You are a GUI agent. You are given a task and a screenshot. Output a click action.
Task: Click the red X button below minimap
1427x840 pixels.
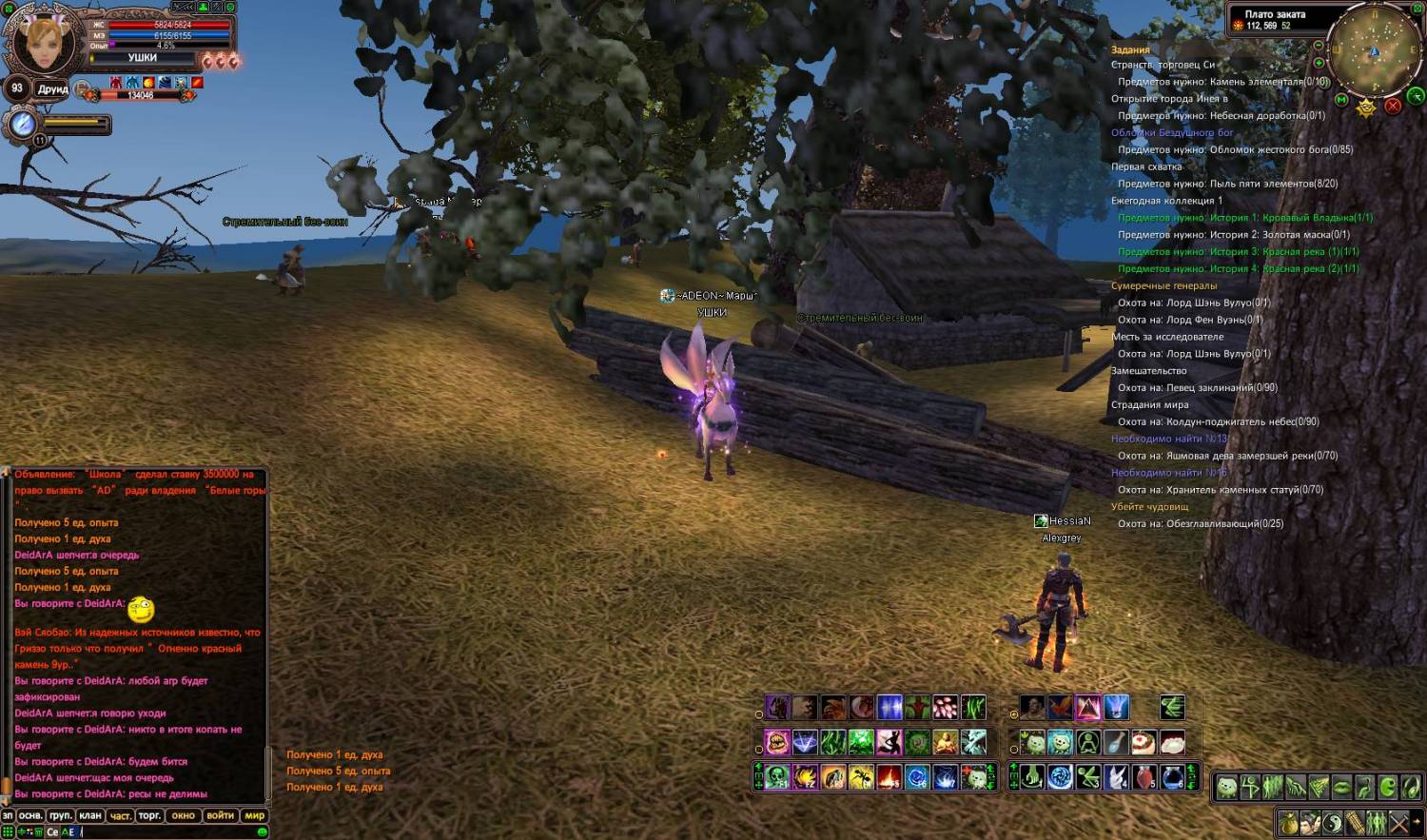(x=1393, y=106)
